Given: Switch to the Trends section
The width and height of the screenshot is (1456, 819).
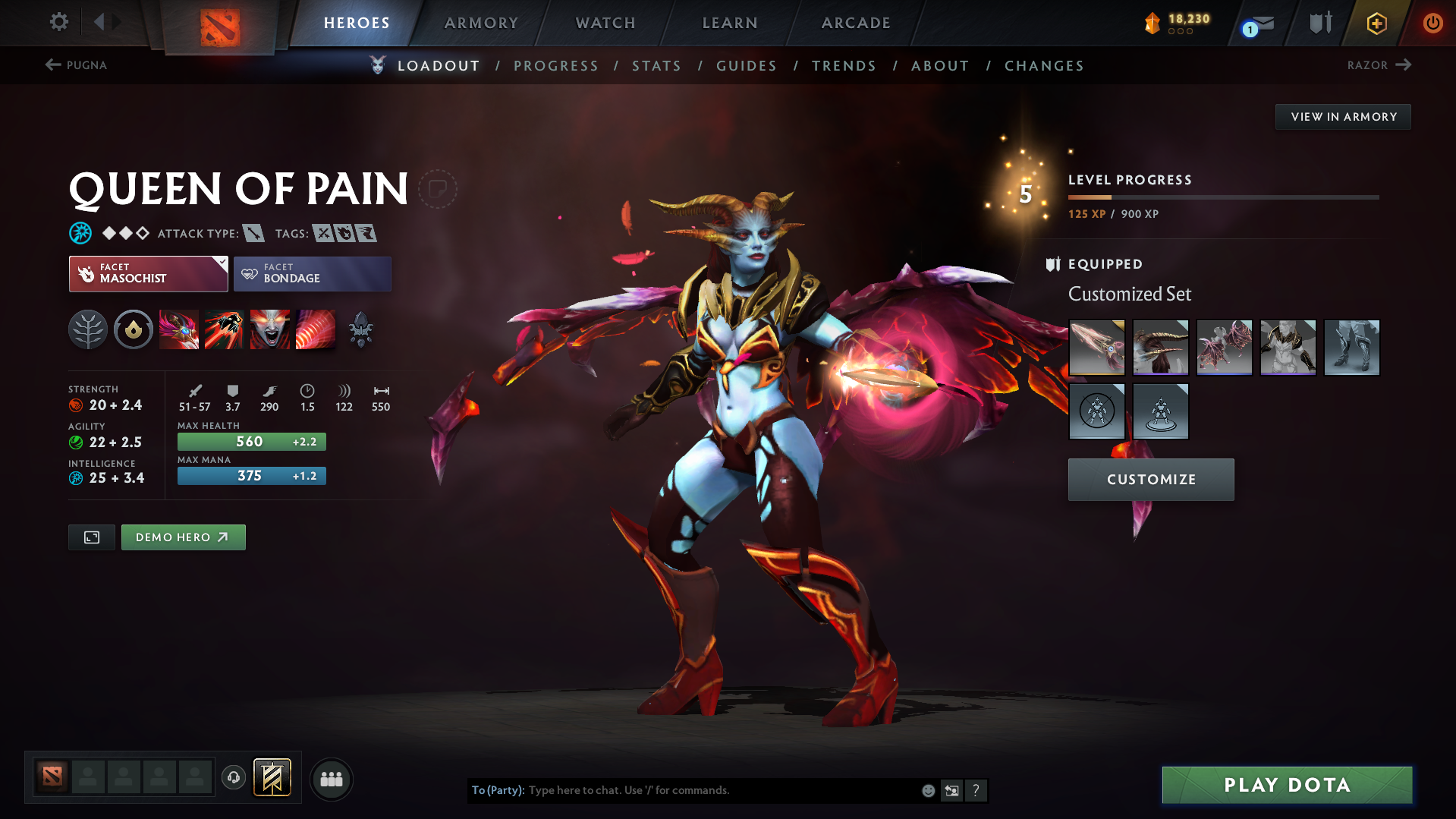Looking at the screenshot, I should tap(844, 66).
